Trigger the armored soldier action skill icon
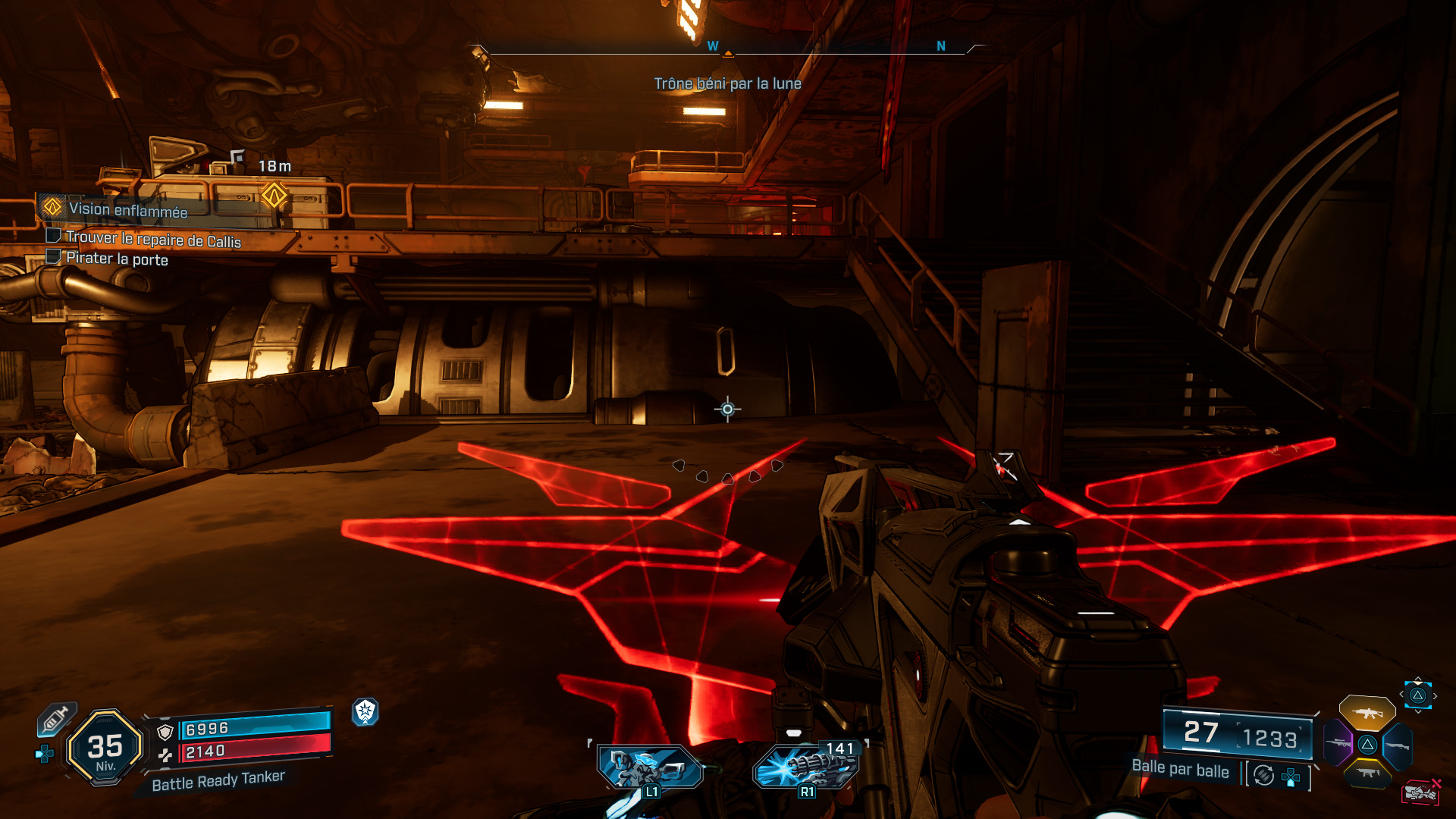This screenshot has width=1456, height=819. [650, 767]
